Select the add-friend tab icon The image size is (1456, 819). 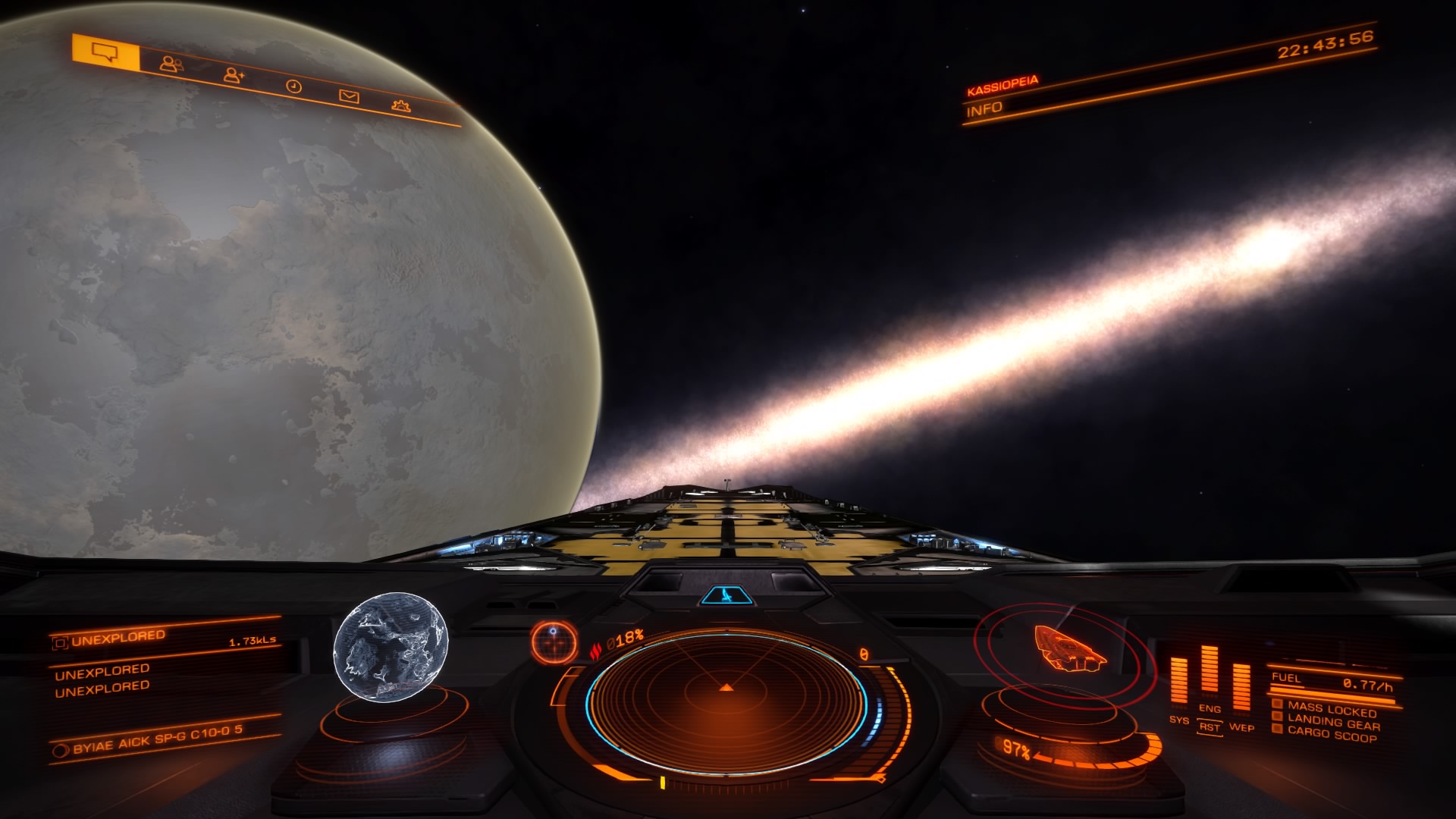coord(234,75)
